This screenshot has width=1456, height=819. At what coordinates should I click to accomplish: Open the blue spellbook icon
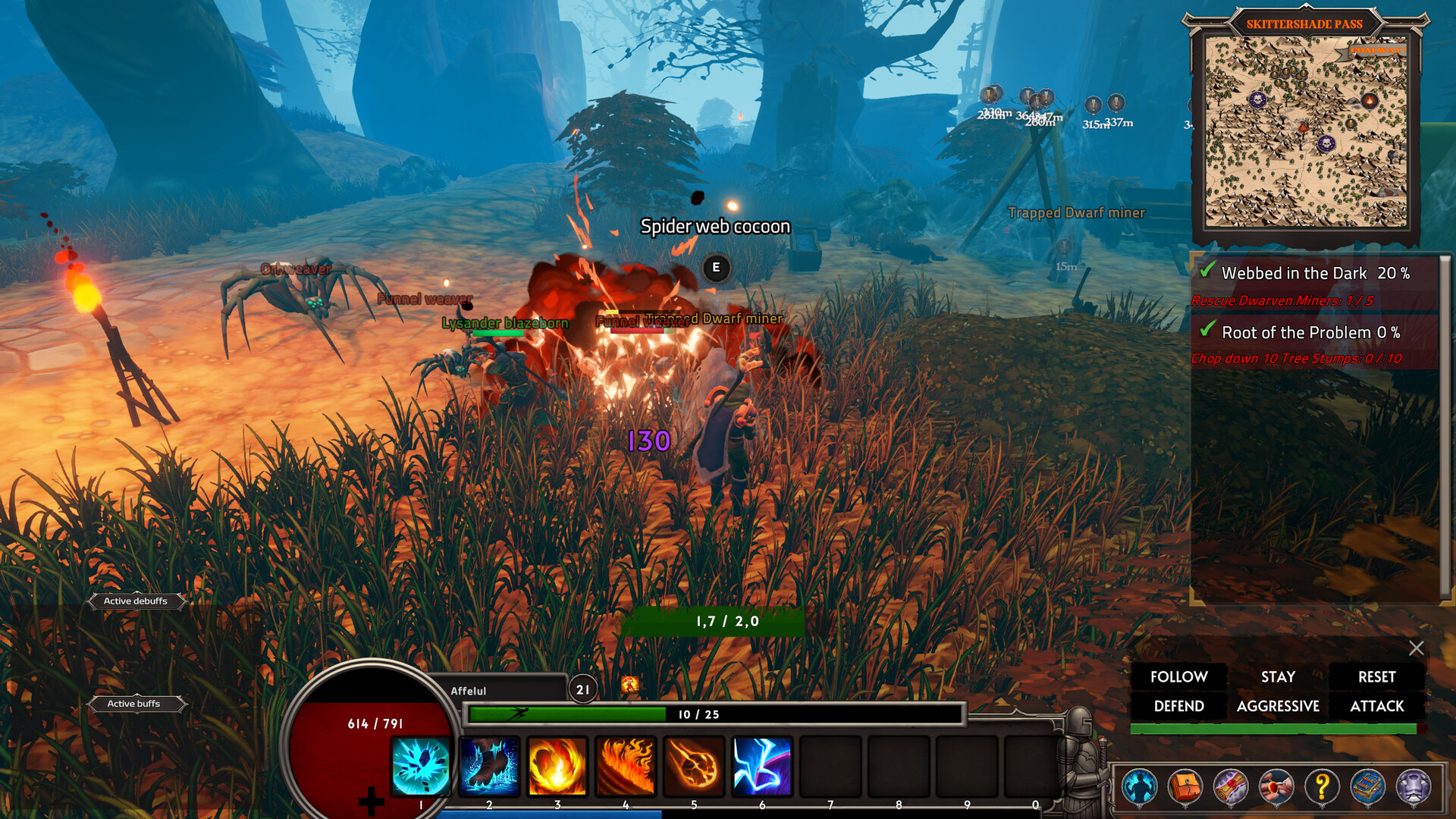pos(1367,786)
